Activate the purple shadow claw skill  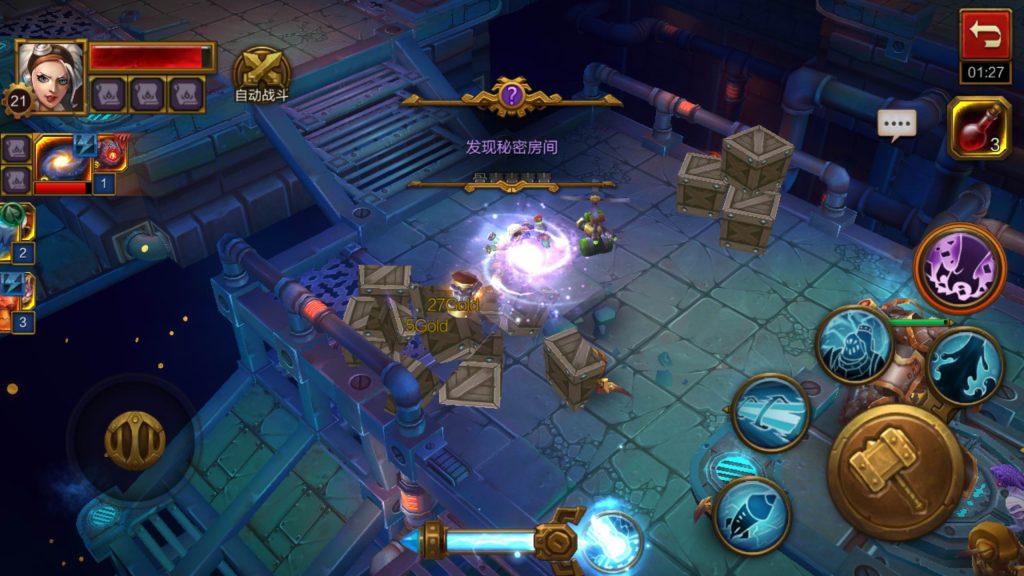960,268
